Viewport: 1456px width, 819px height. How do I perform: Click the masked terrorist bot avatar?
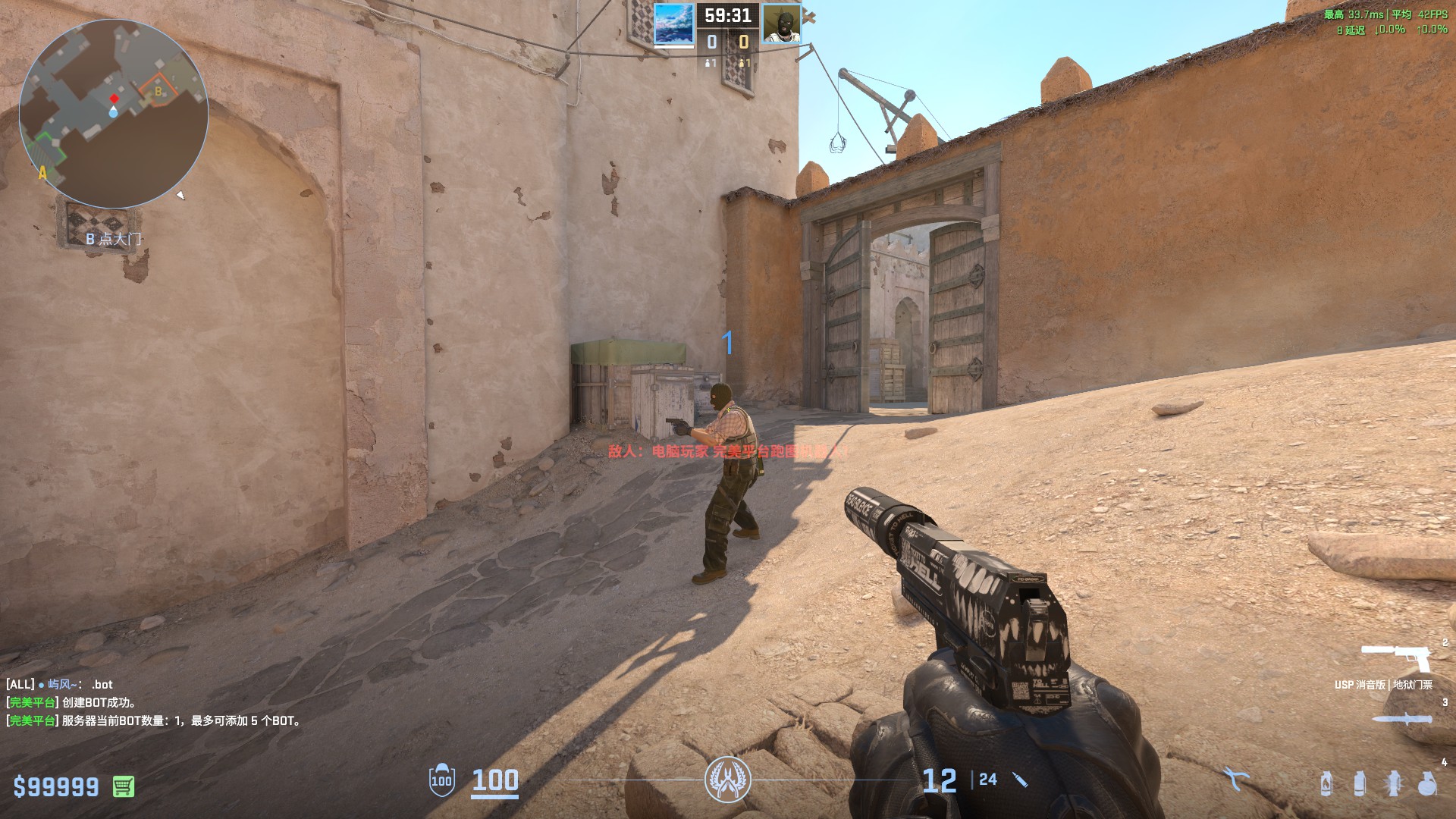781,24
